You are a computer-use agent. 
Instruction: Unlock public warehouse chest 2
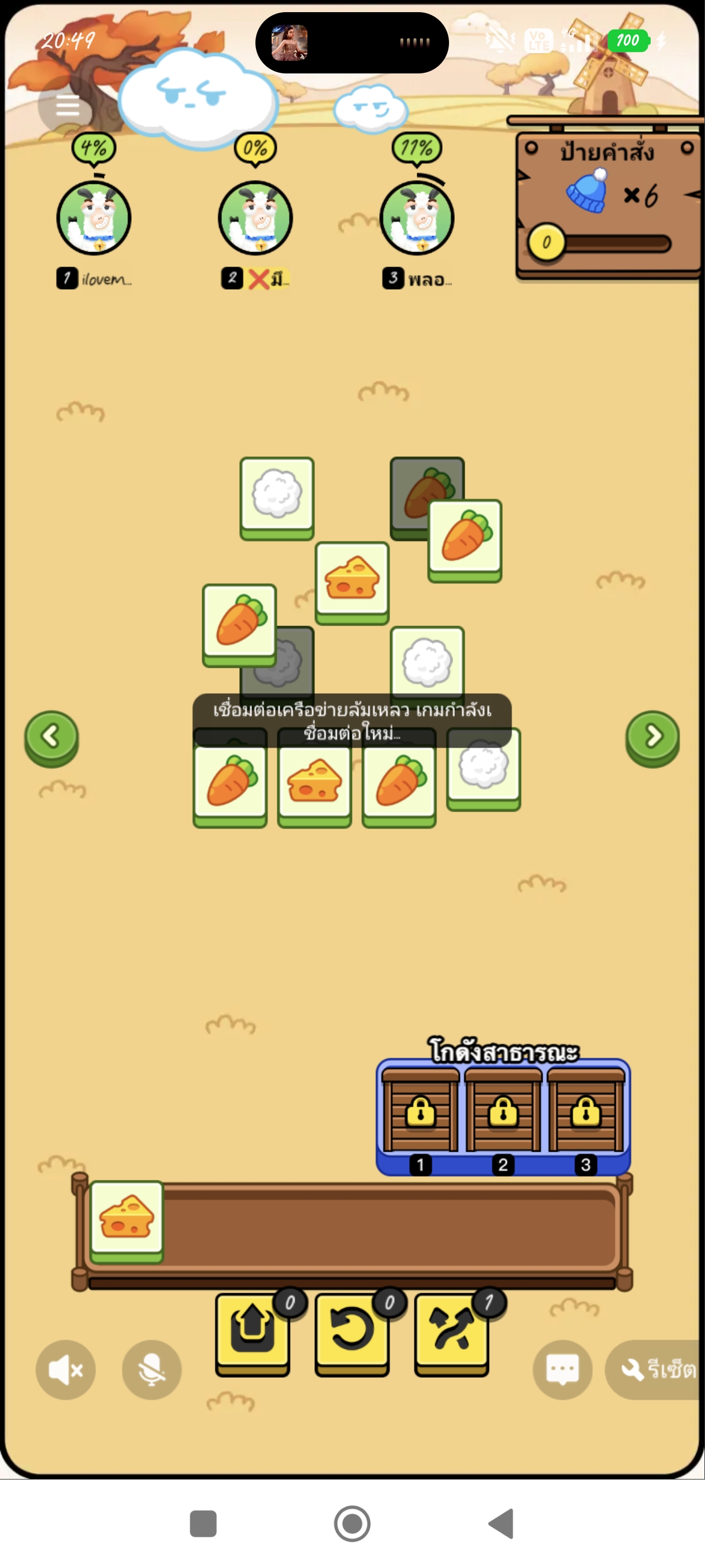pos(503,1111)
